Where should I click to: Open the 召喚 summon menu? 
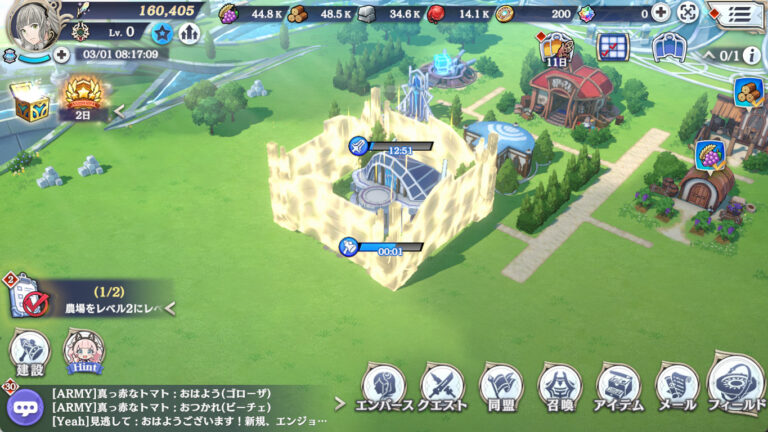560,386
